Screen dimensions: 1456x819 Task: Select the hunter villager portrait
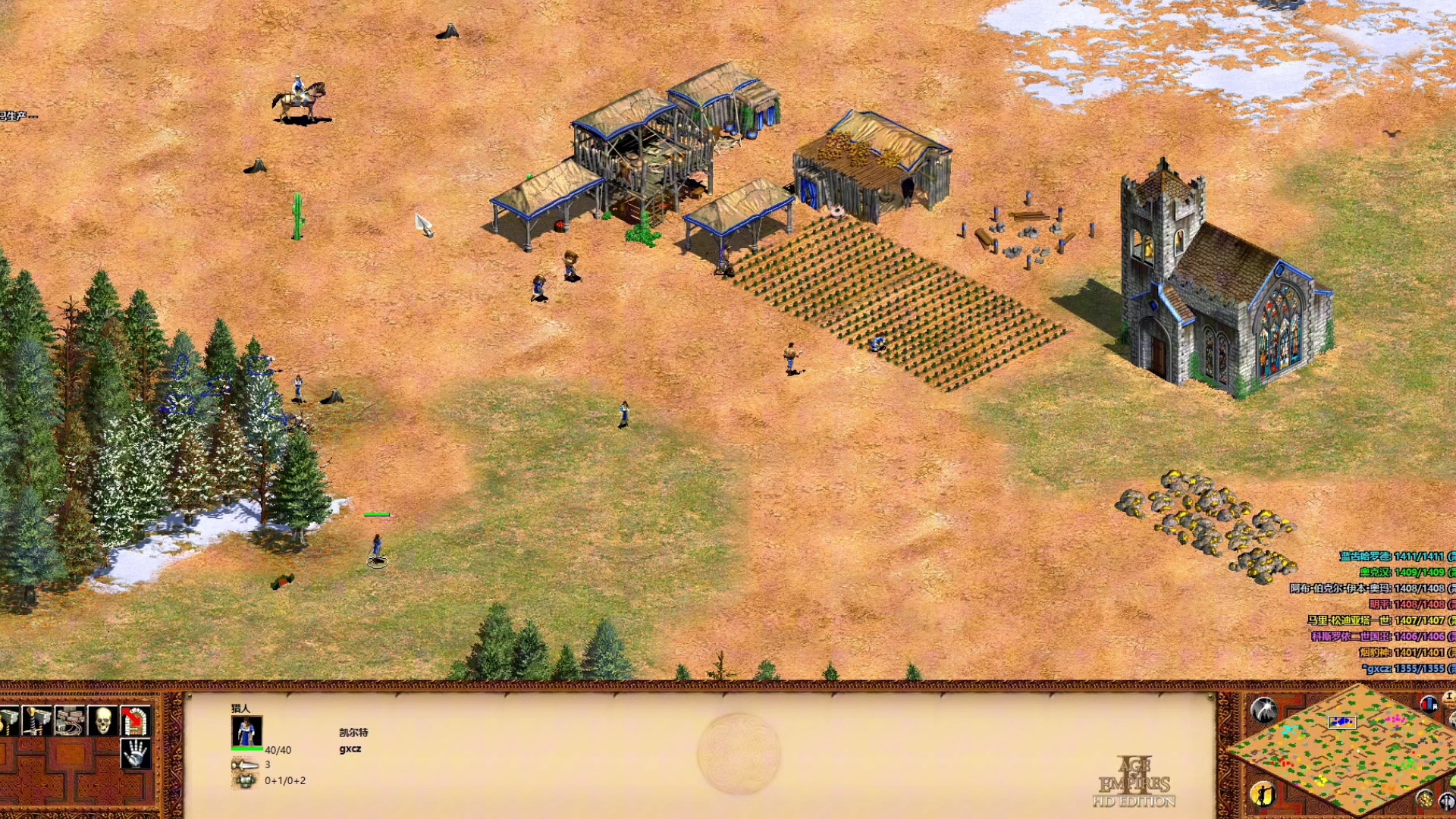click(x=246, y=732)
